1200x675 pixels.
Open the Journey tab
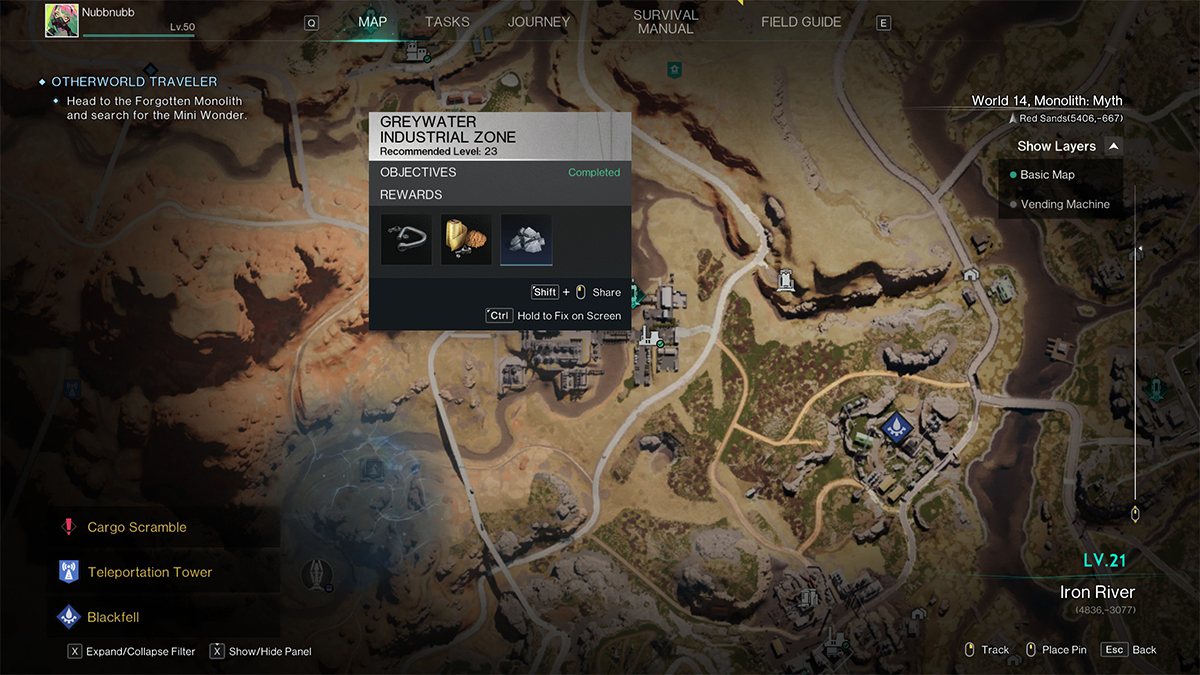[x=538, y=22]
